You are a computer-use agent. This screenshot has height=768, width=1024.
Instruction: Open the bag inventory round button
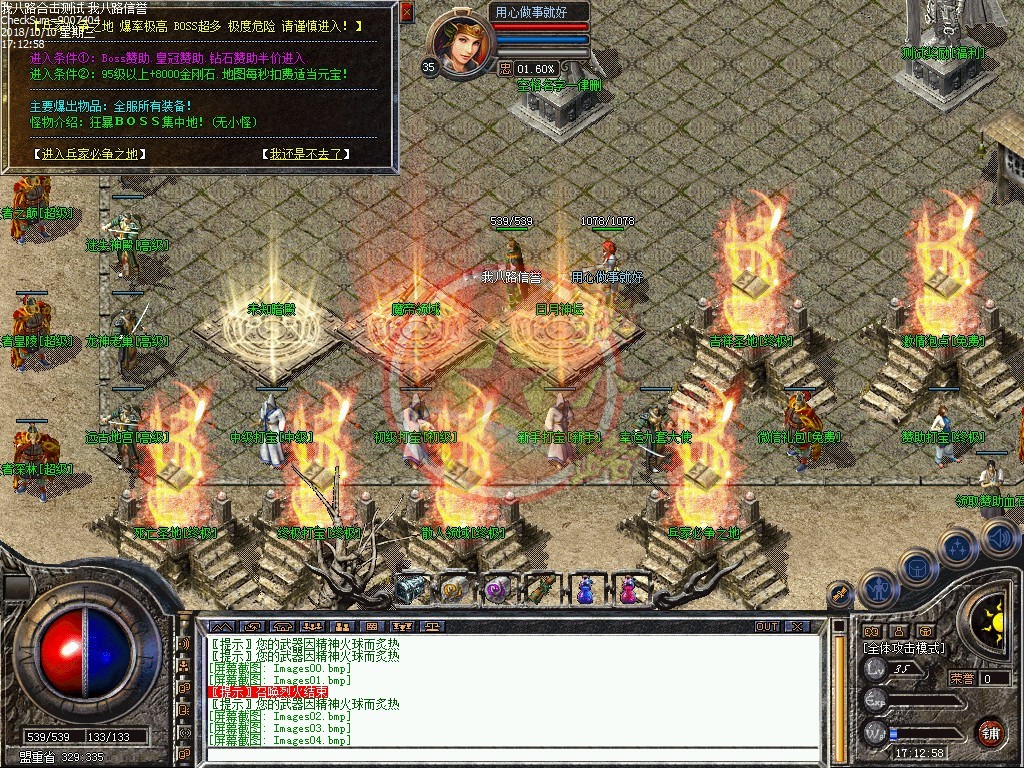(x=917, y=569)
